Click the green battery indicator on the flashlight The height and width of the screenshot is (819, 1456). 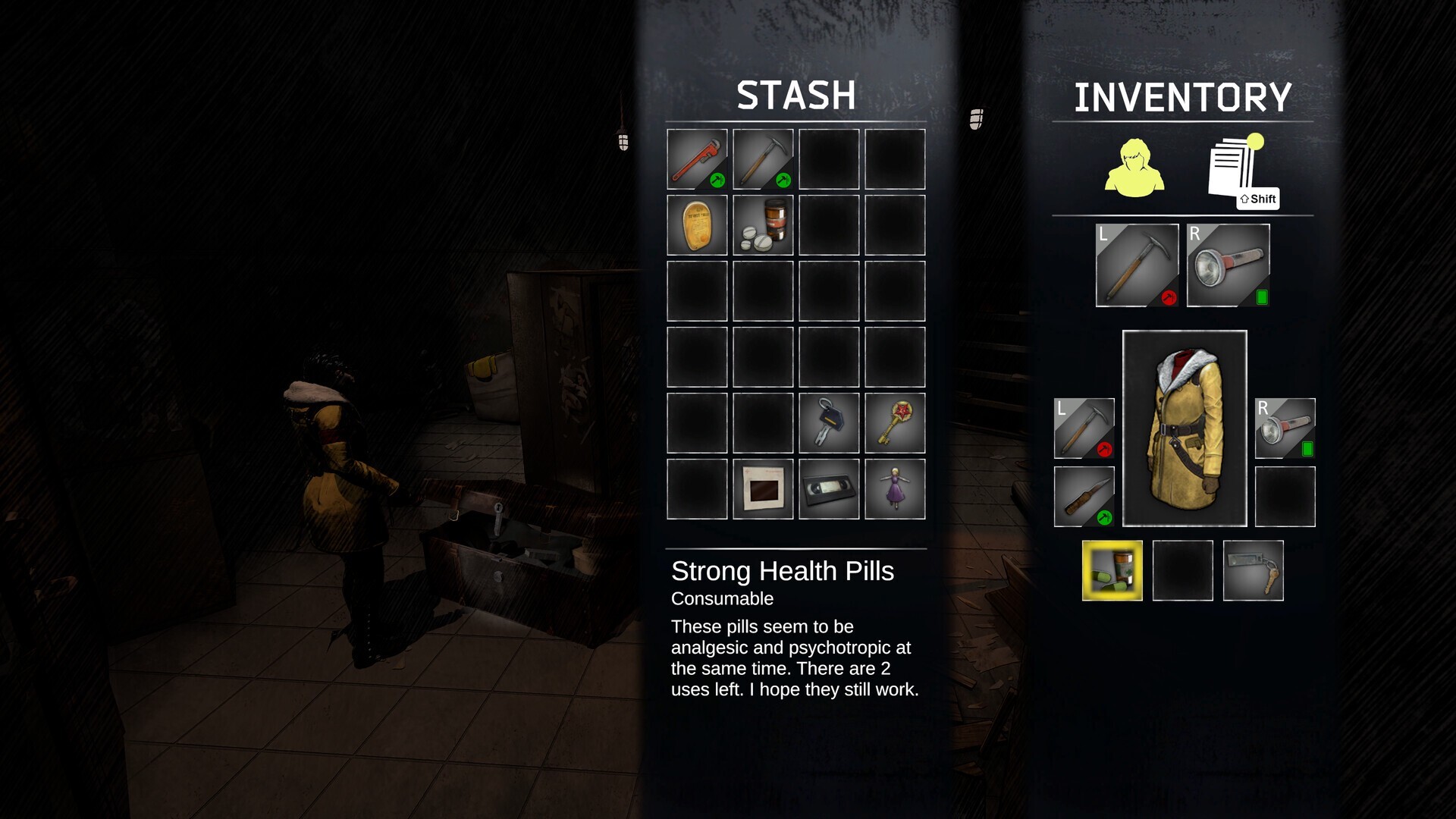(1261, 298)
